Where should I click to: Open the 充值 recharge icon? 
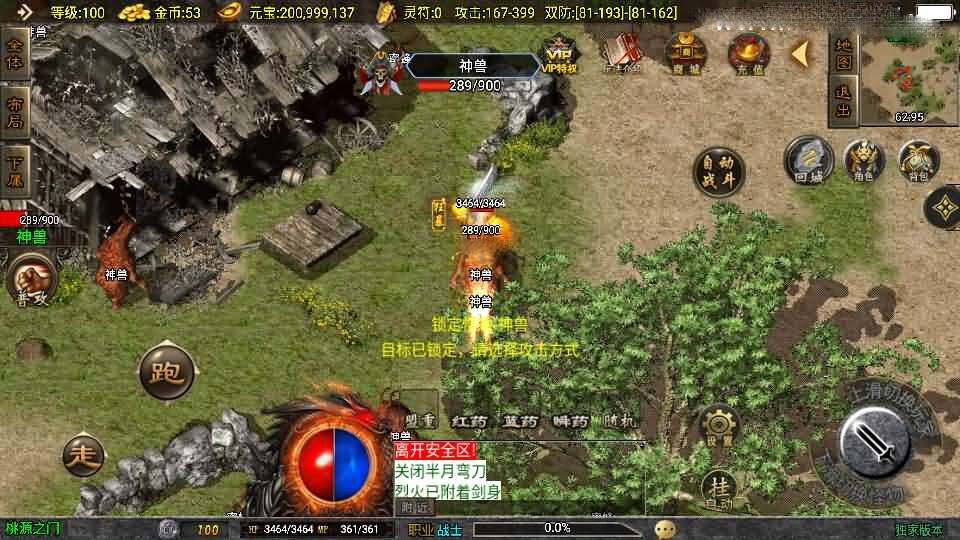(x=748, y=51)
